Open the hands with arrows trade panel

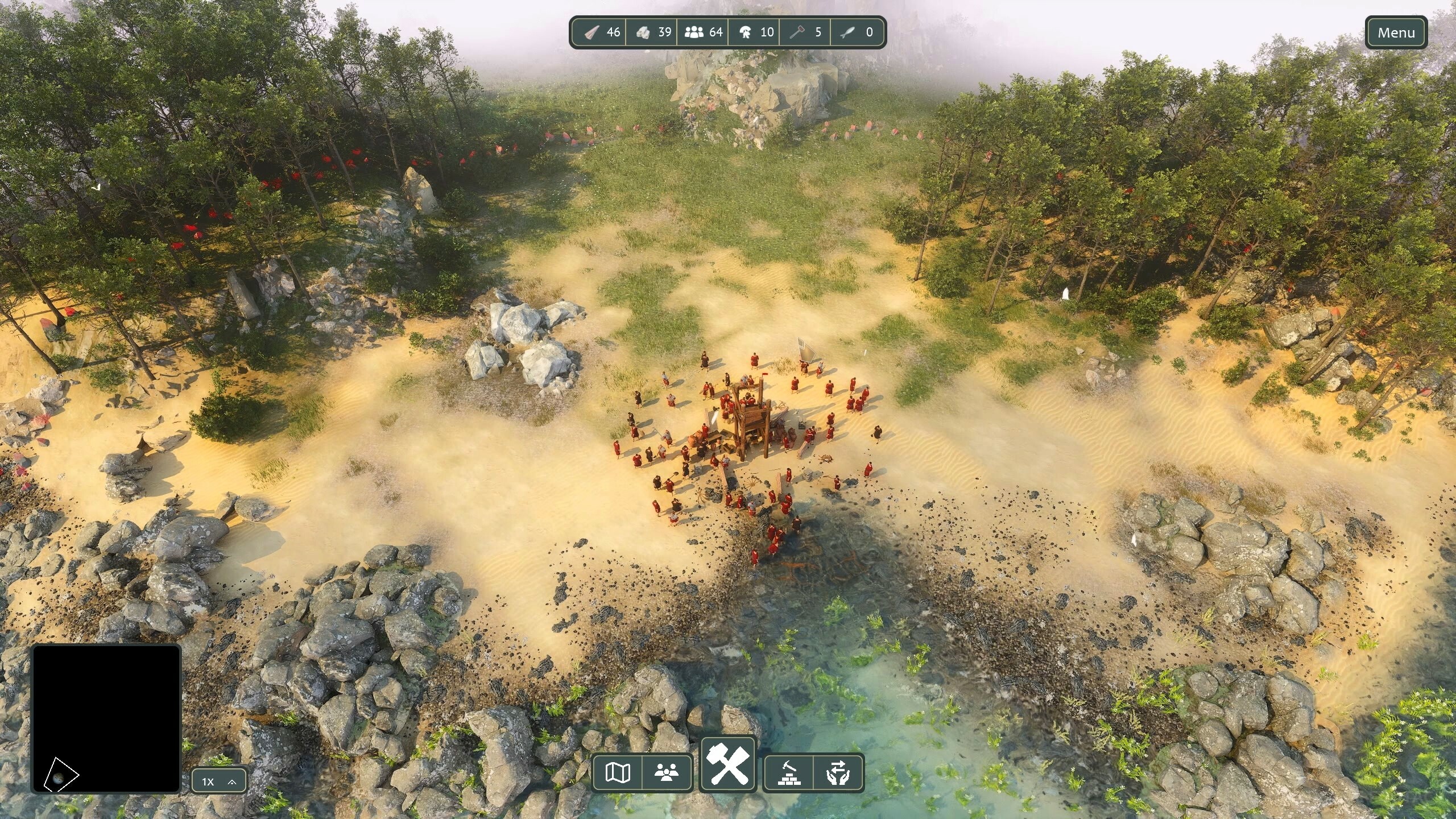(838, 772)
